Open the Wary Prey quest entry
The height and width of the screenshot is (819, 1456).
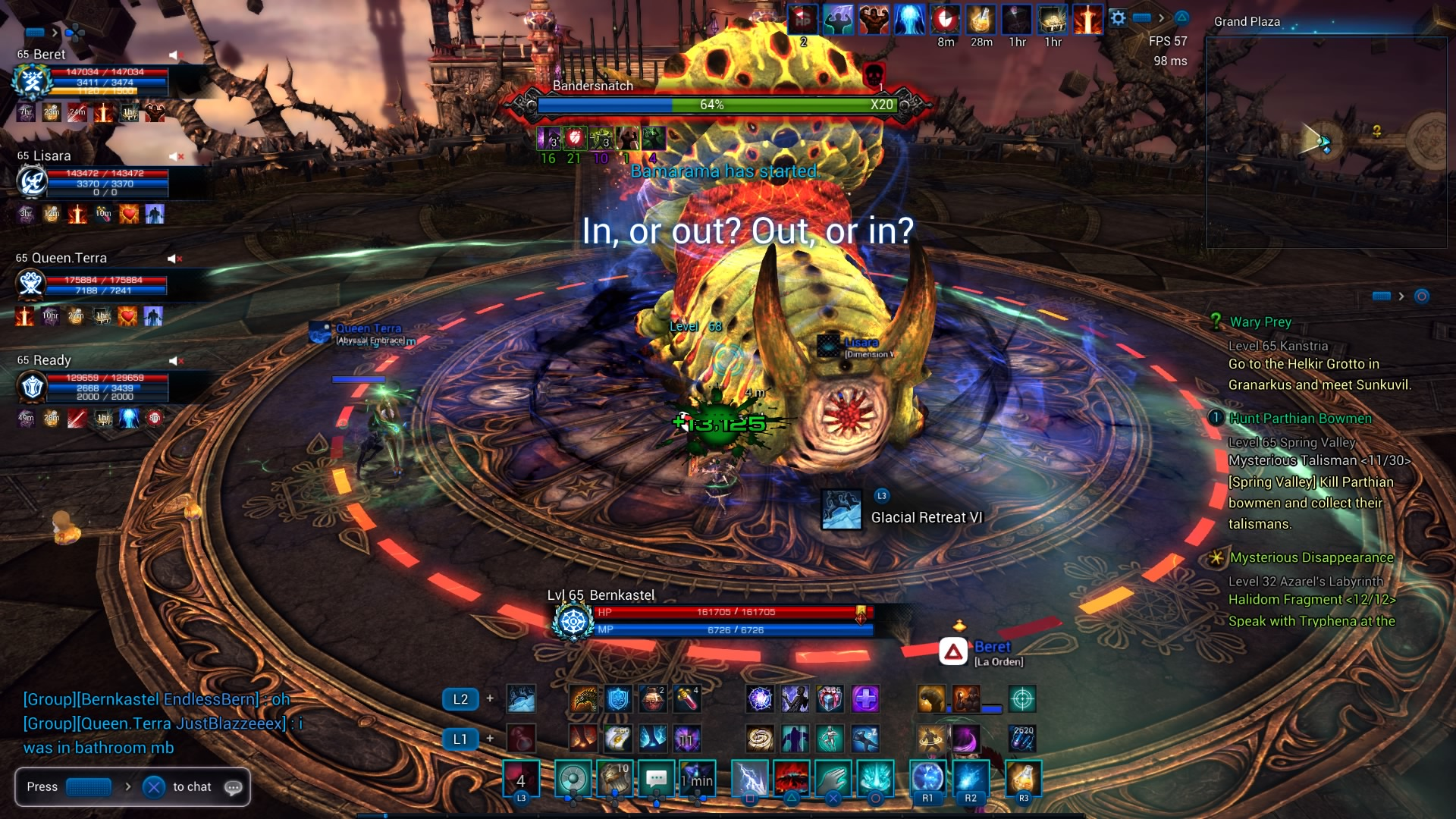pos(1260,322)
